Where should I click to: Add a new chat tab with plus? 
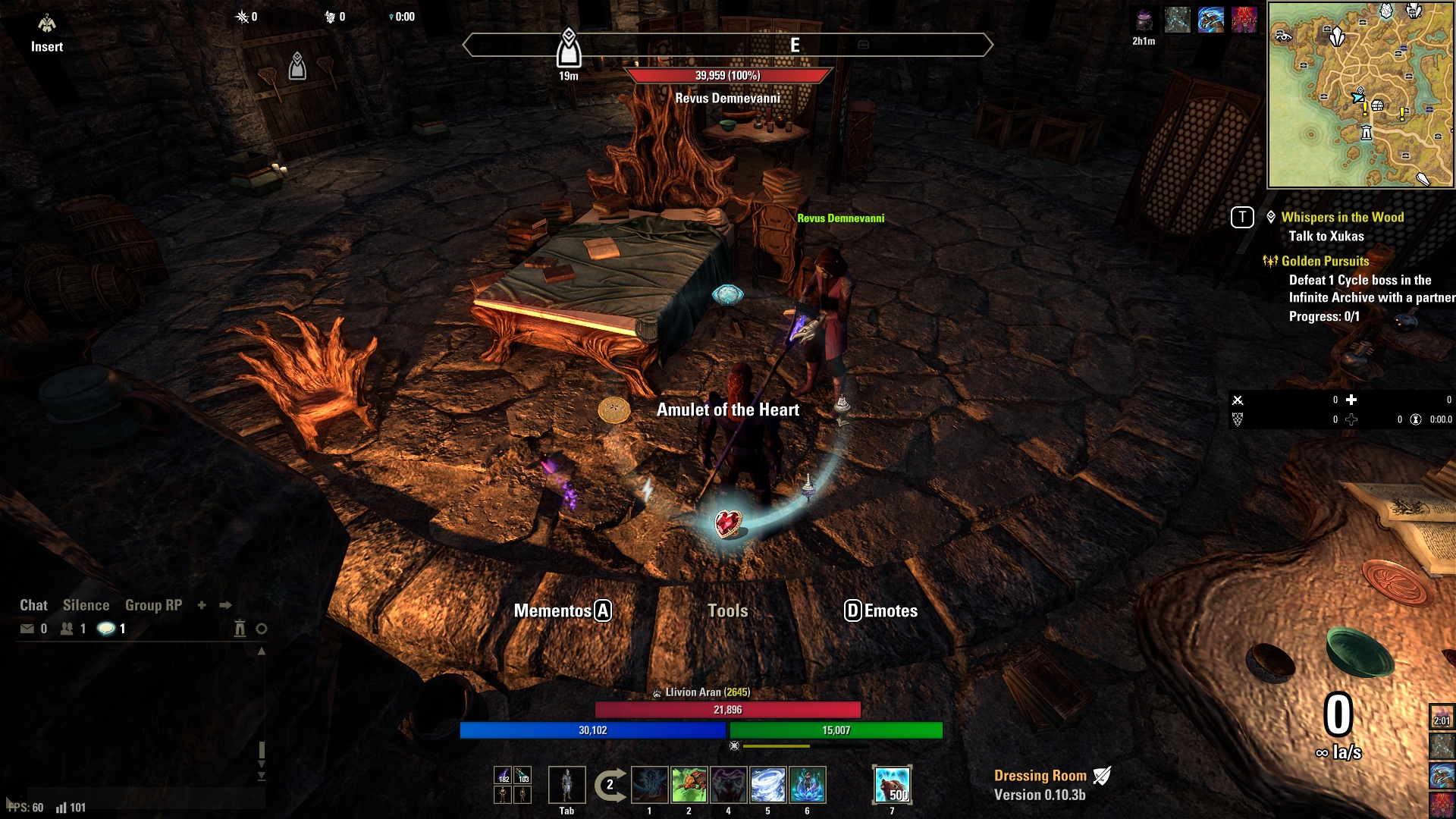point(202,605)
